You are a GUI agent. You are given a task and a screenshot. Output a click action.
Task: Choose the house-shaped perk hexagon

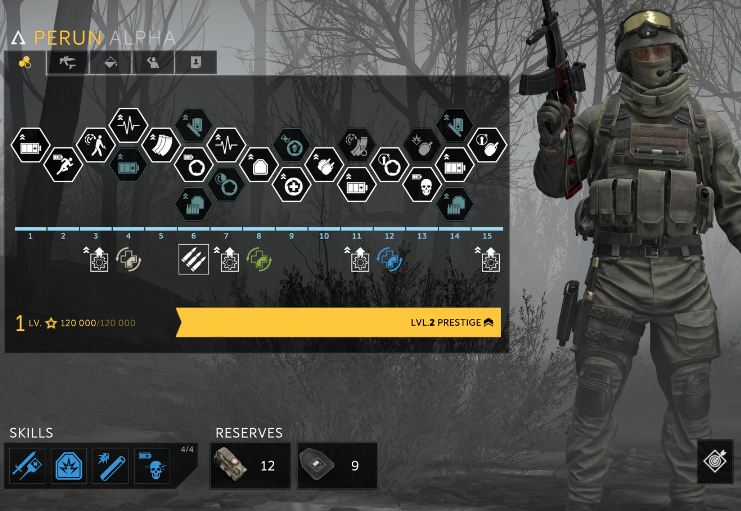[259, 164]
